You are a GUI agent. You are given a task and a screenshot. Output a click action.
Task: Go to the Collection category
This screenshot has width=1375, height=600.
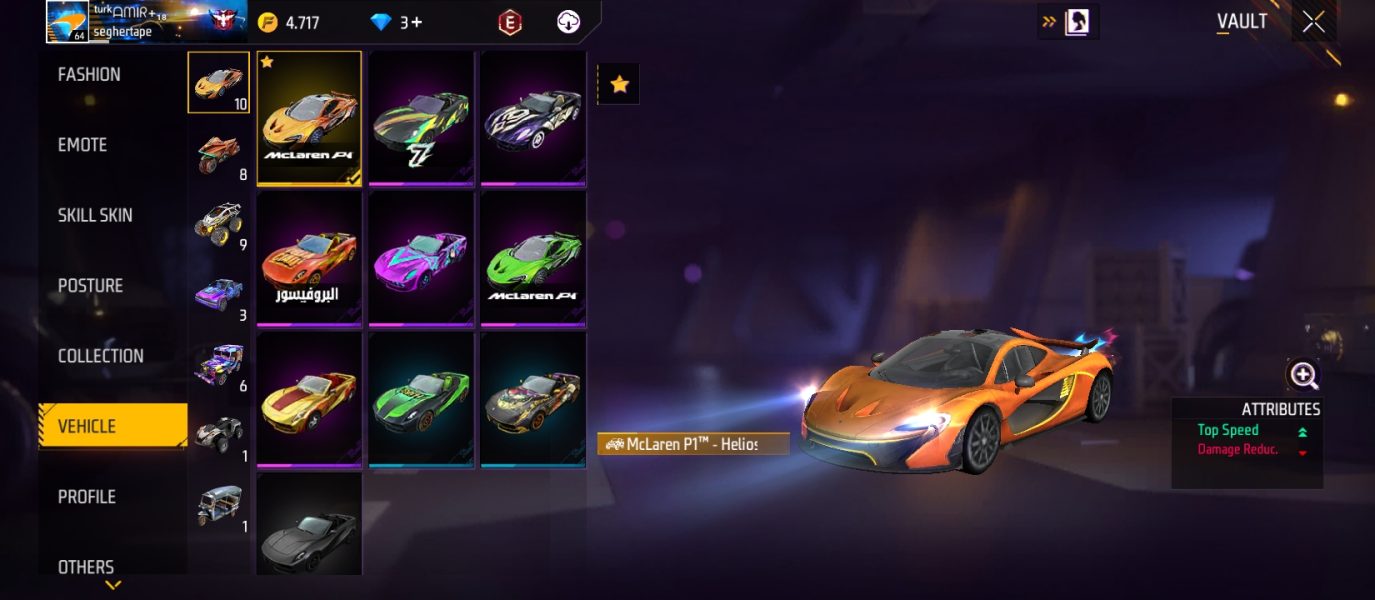[x=100, y=356]
